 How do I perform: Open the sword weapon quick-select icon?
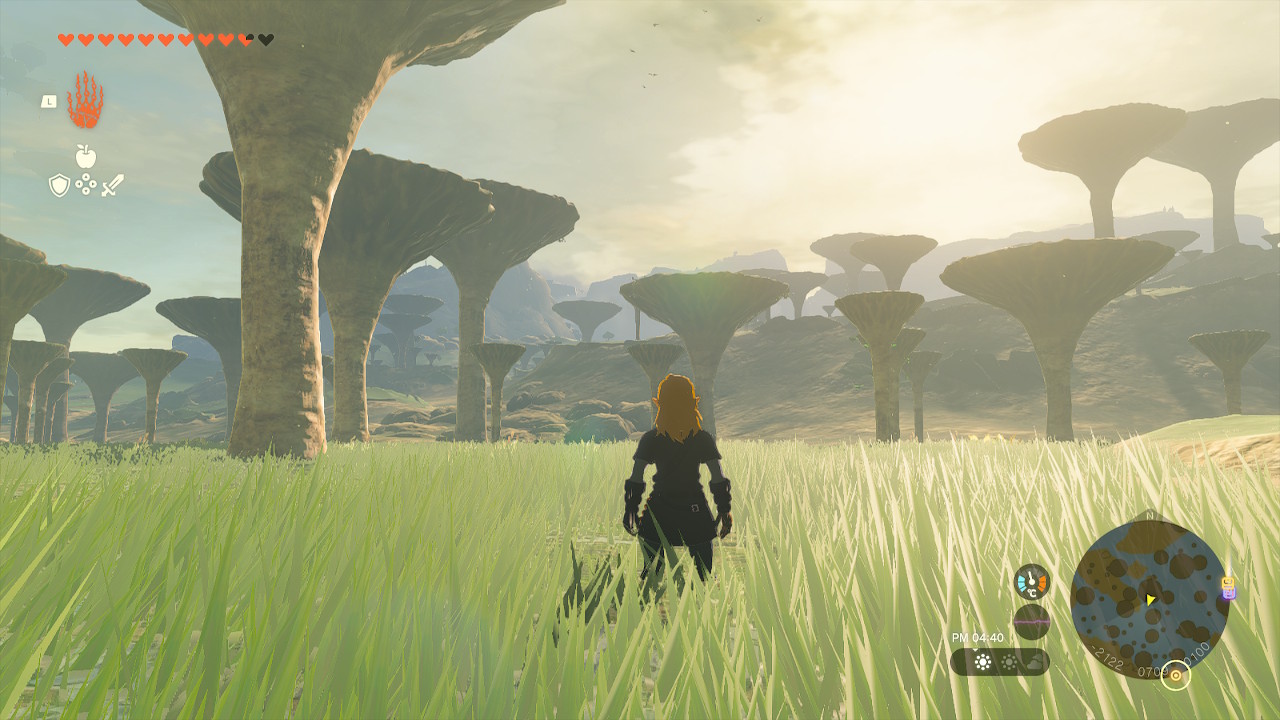112,185
